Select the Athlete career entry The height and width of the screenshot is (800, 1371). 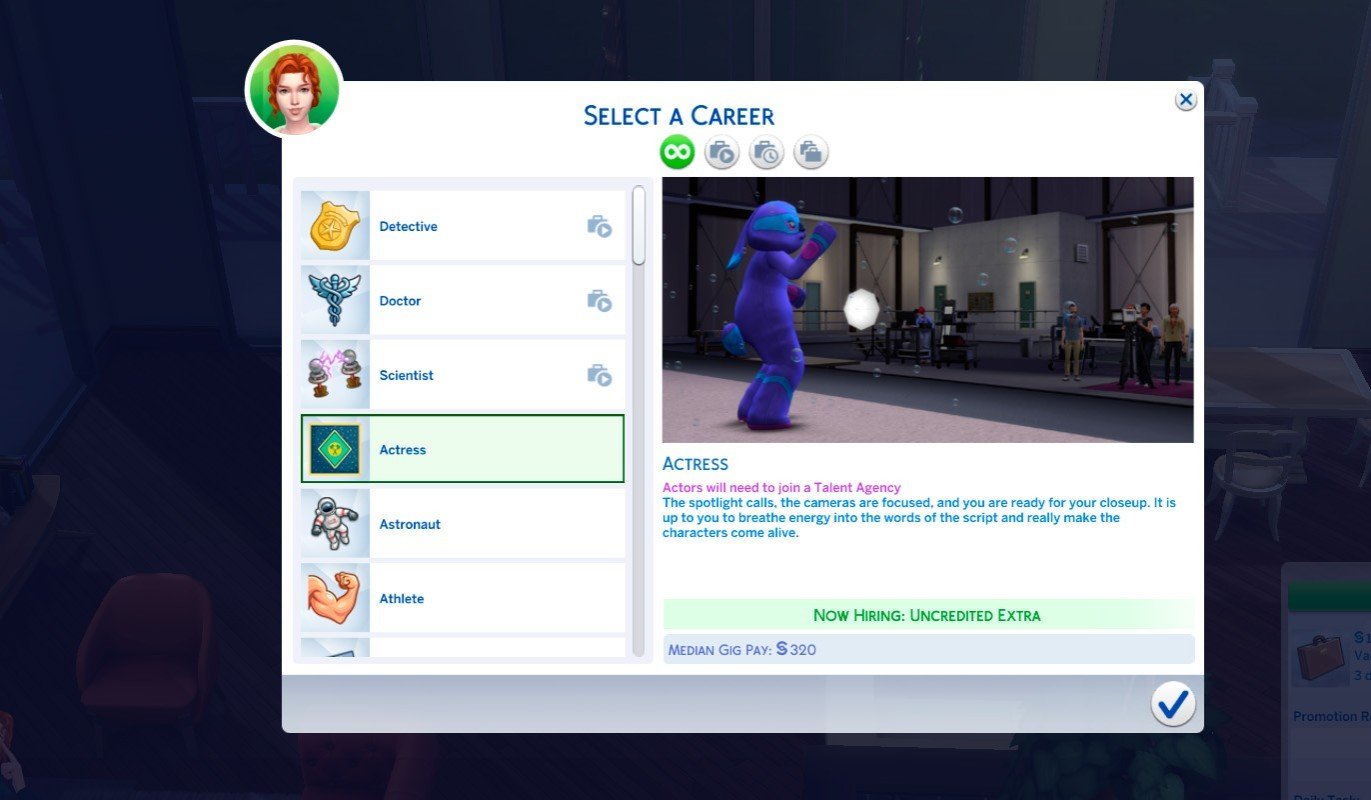click(462, 599)
